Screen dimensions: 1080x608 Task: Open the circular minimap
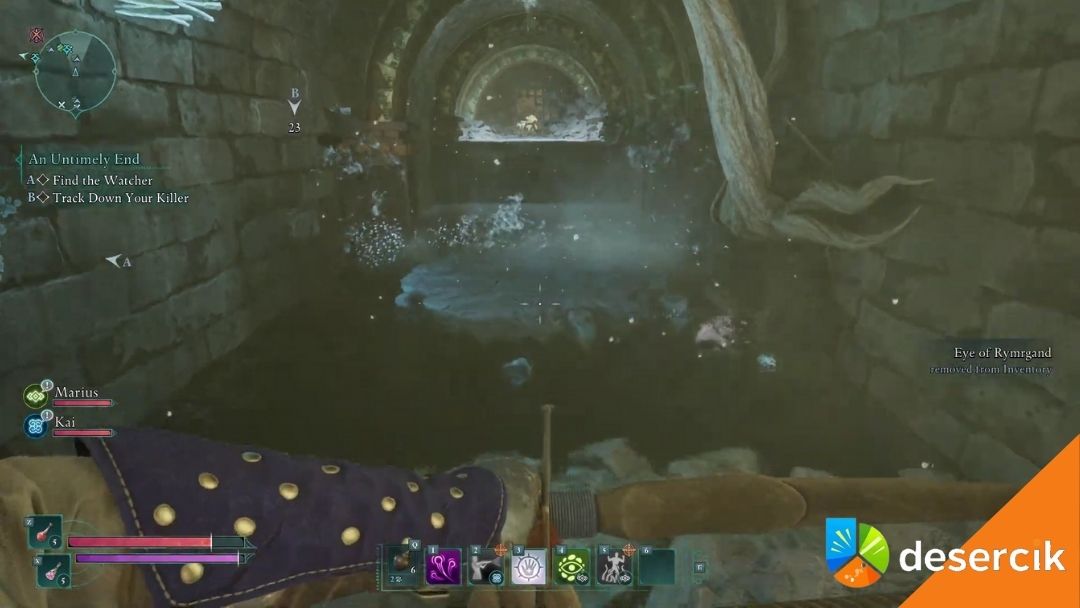point(76,70)
